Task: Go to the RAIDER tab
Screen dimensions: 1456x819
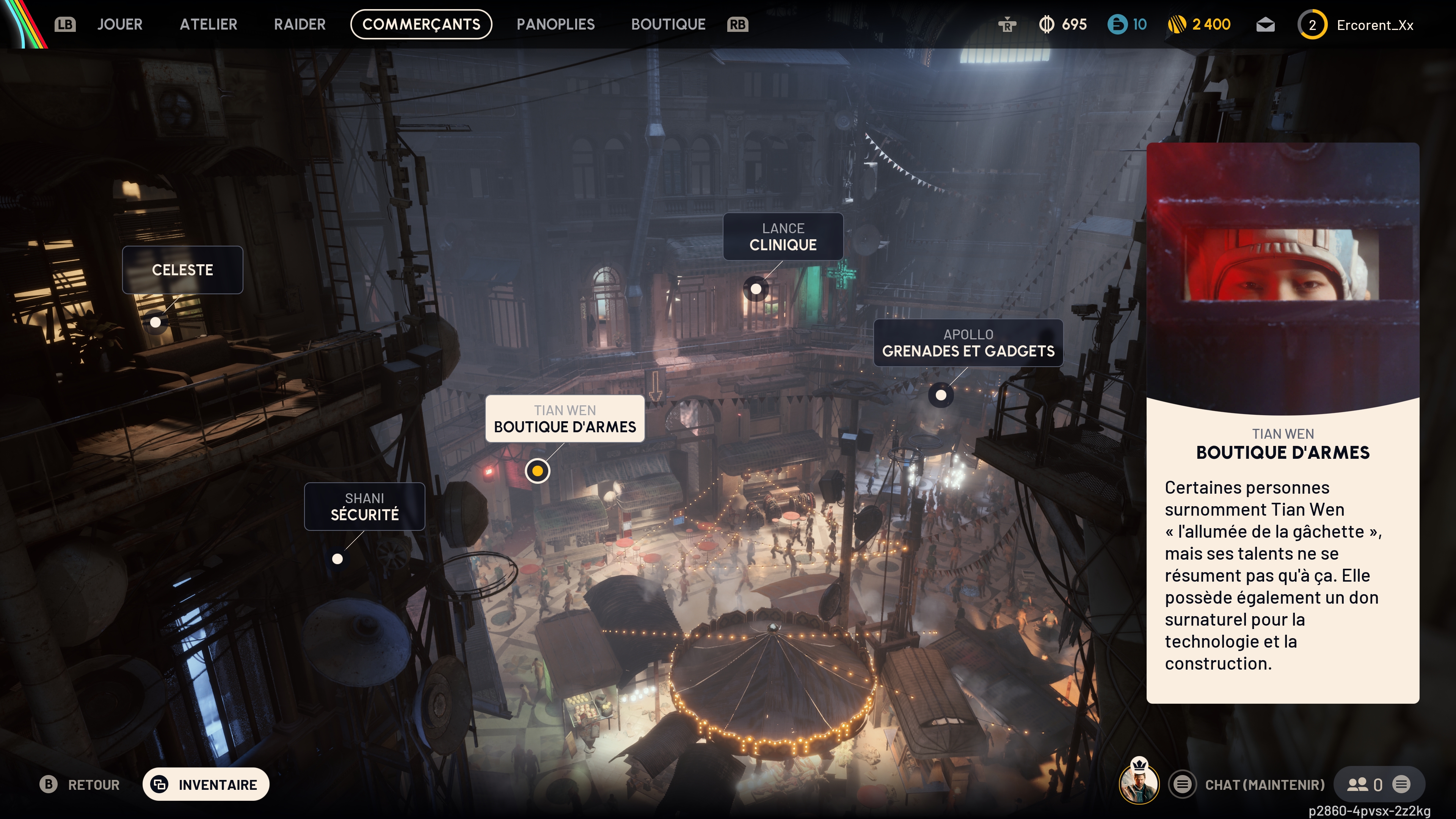Action: click(x=300, y=24)
